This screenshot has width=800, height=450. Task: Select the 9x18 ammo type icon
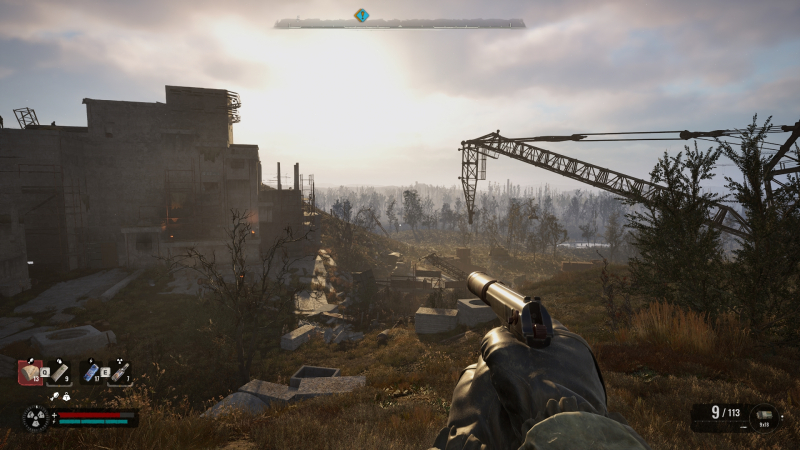point(766,416)
